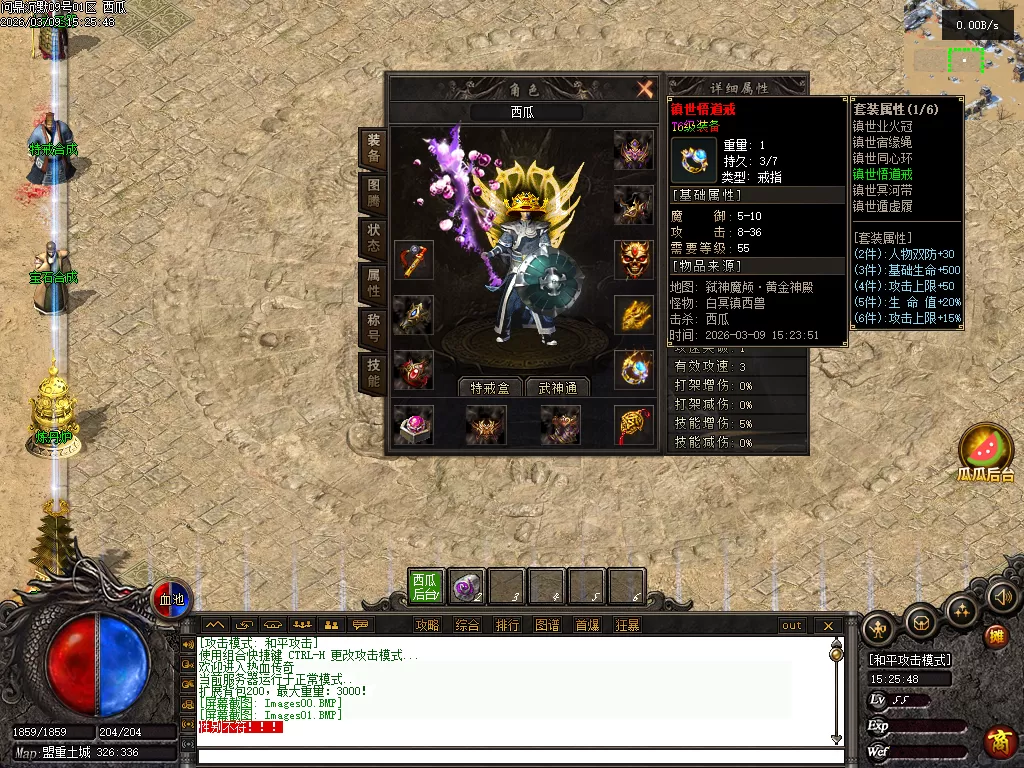
Task: Switch to the 状态 status tab
Action: tap(372, 238)
